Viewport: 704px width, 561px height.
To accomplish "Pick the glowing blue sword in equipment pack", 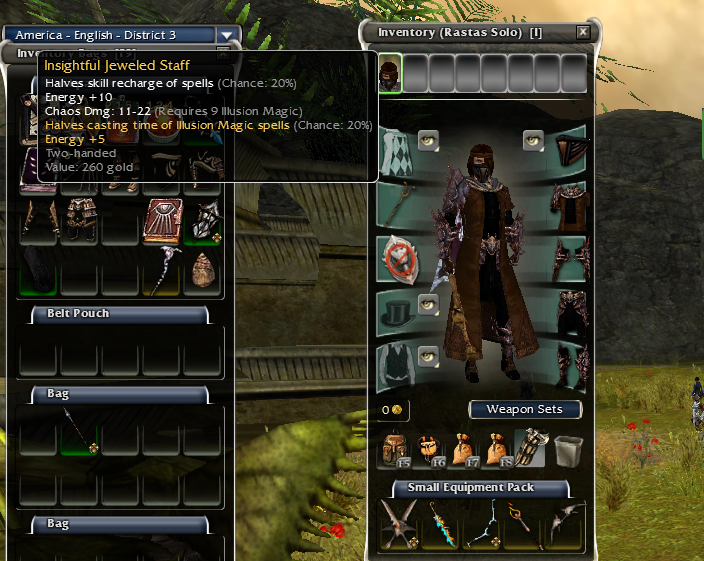I will coord(441,524).
